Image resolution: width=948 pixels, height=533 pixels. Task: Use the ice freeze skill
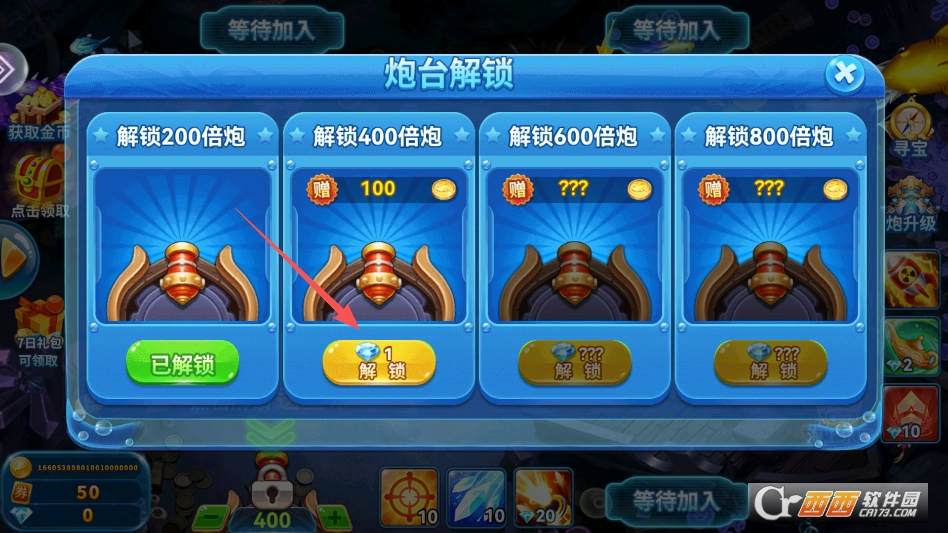tap(476, 497)
